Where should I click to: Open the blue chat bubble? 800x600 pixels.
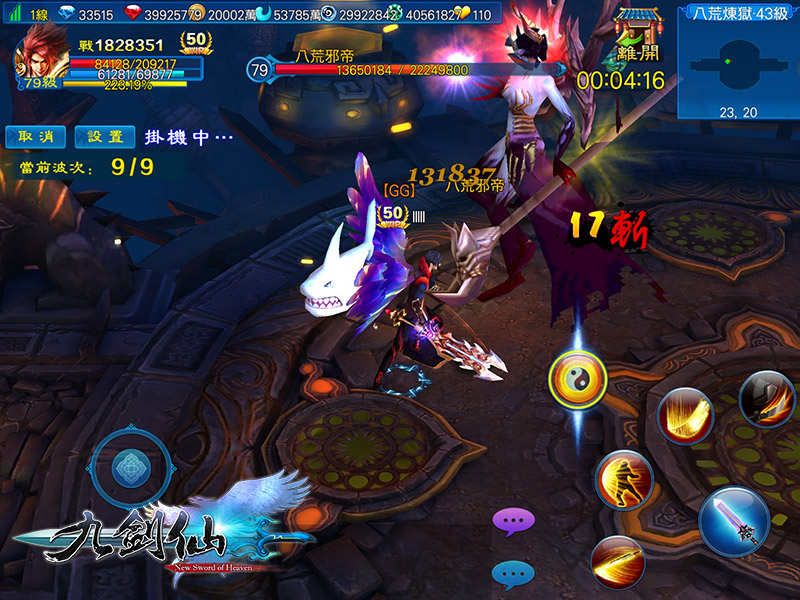click(514, 573)
